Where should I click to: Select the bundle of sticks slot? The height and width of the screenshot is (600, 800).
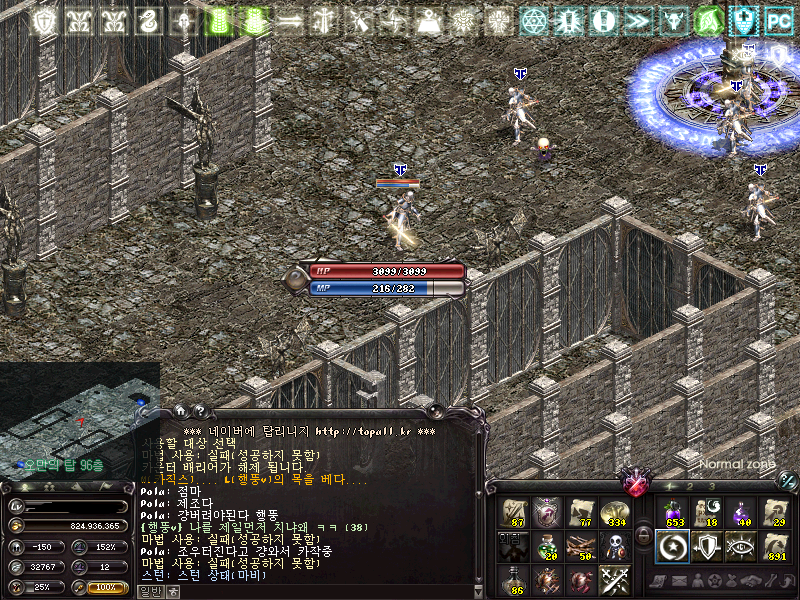581,546
